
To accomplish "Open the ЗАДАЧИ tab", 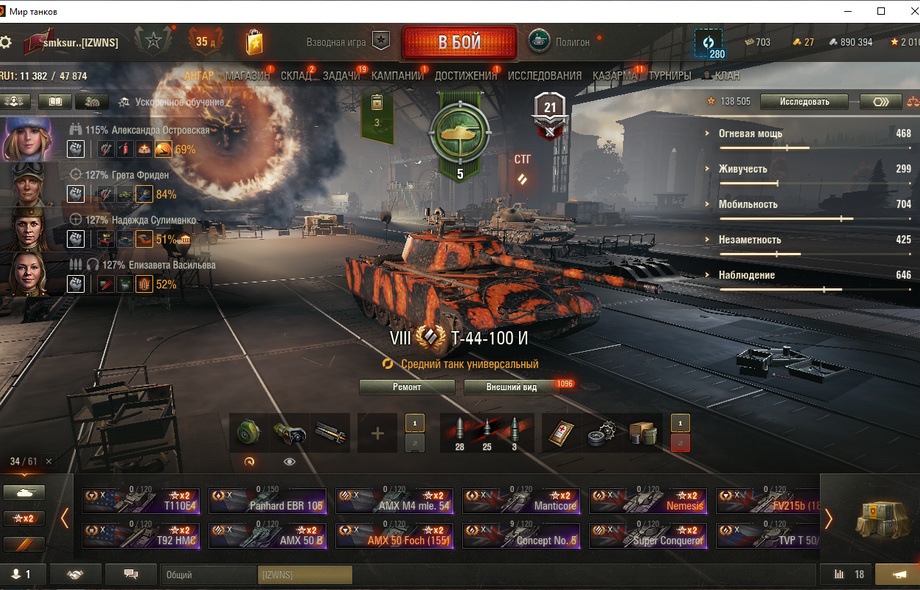I will pos(342,76).
